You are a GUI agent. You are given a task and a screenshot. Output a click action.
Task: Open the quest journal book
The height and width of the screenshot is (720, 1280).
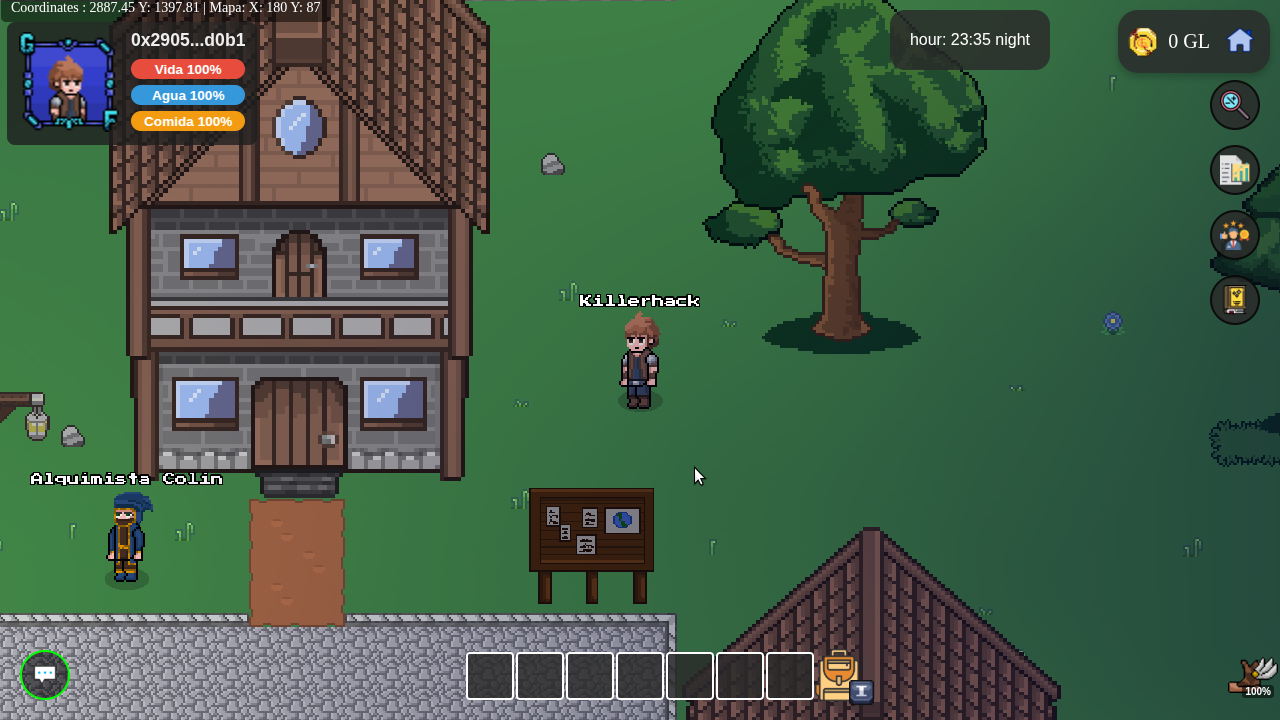coord(1234,299)
